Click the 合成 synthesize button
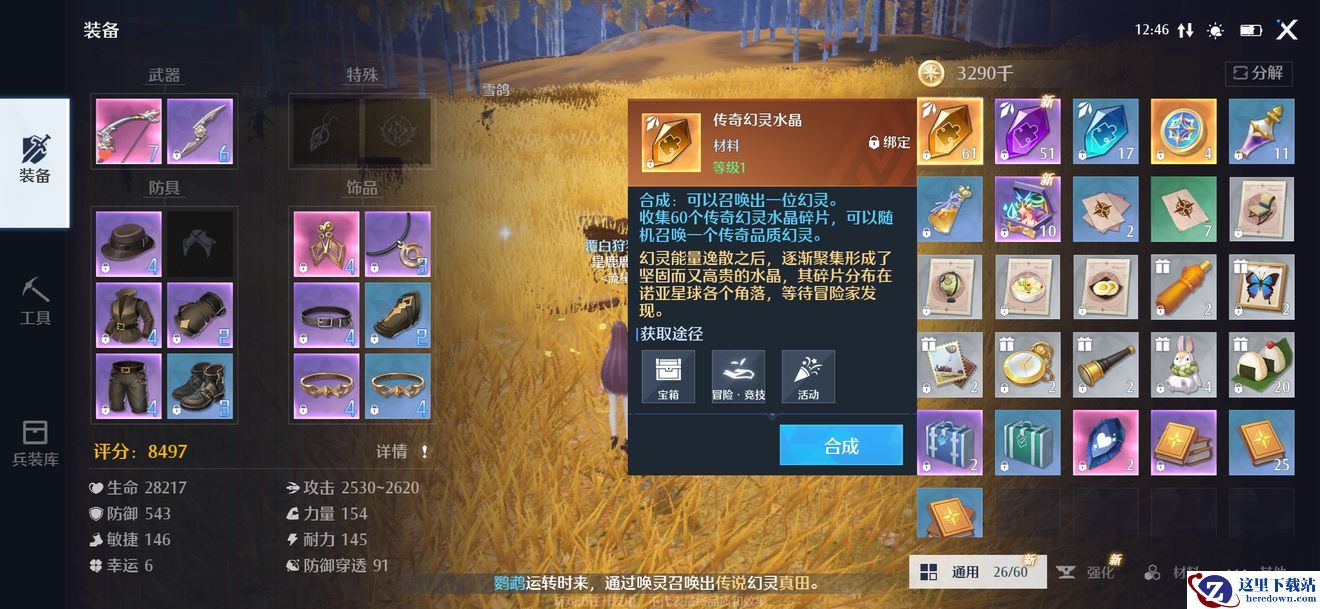Image resolution: width=1320 pixels, height=609 pixels. (x=841, y=446)
